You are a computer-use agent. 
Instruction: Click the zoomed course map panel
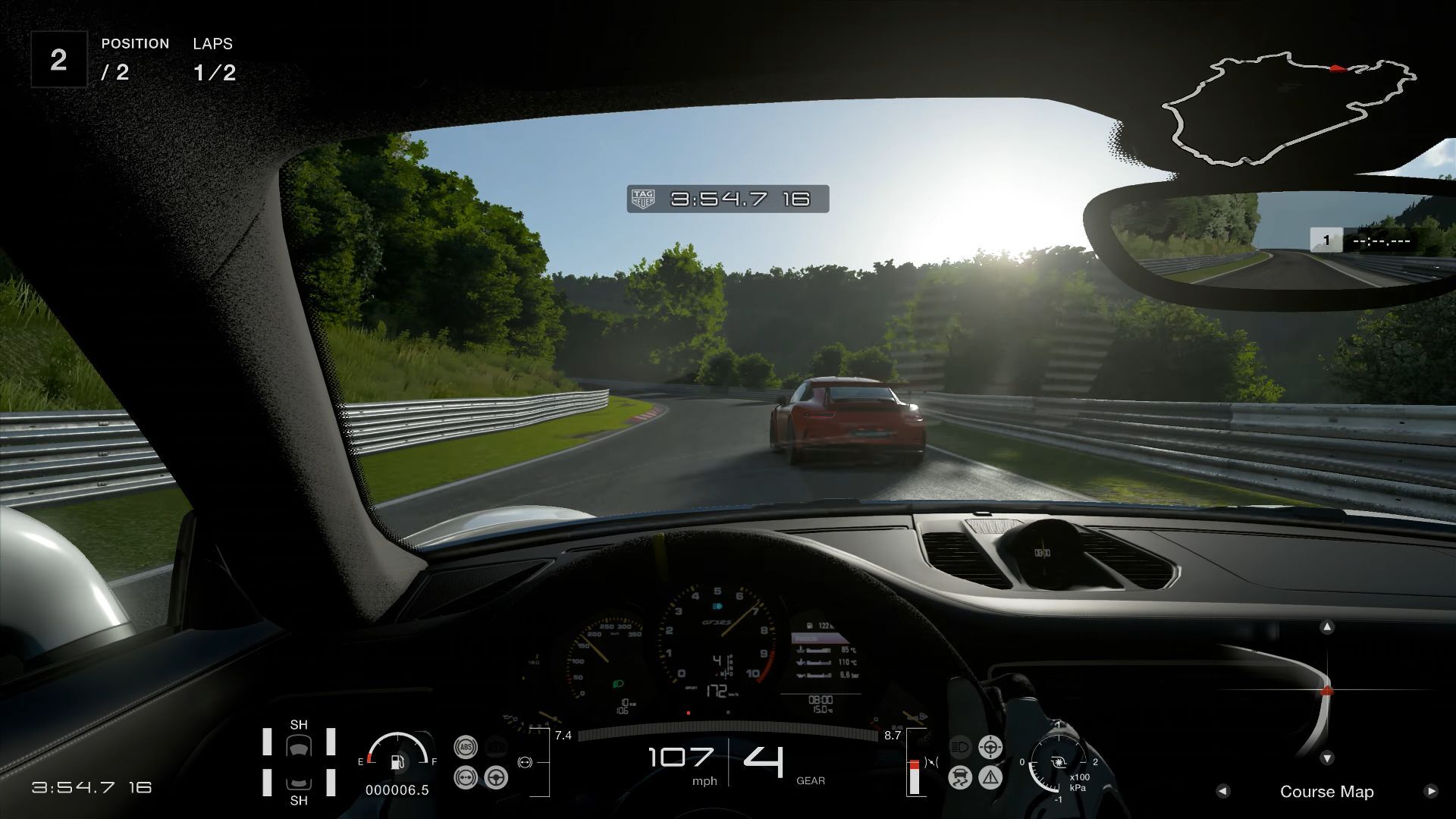tap(1327, 692)
